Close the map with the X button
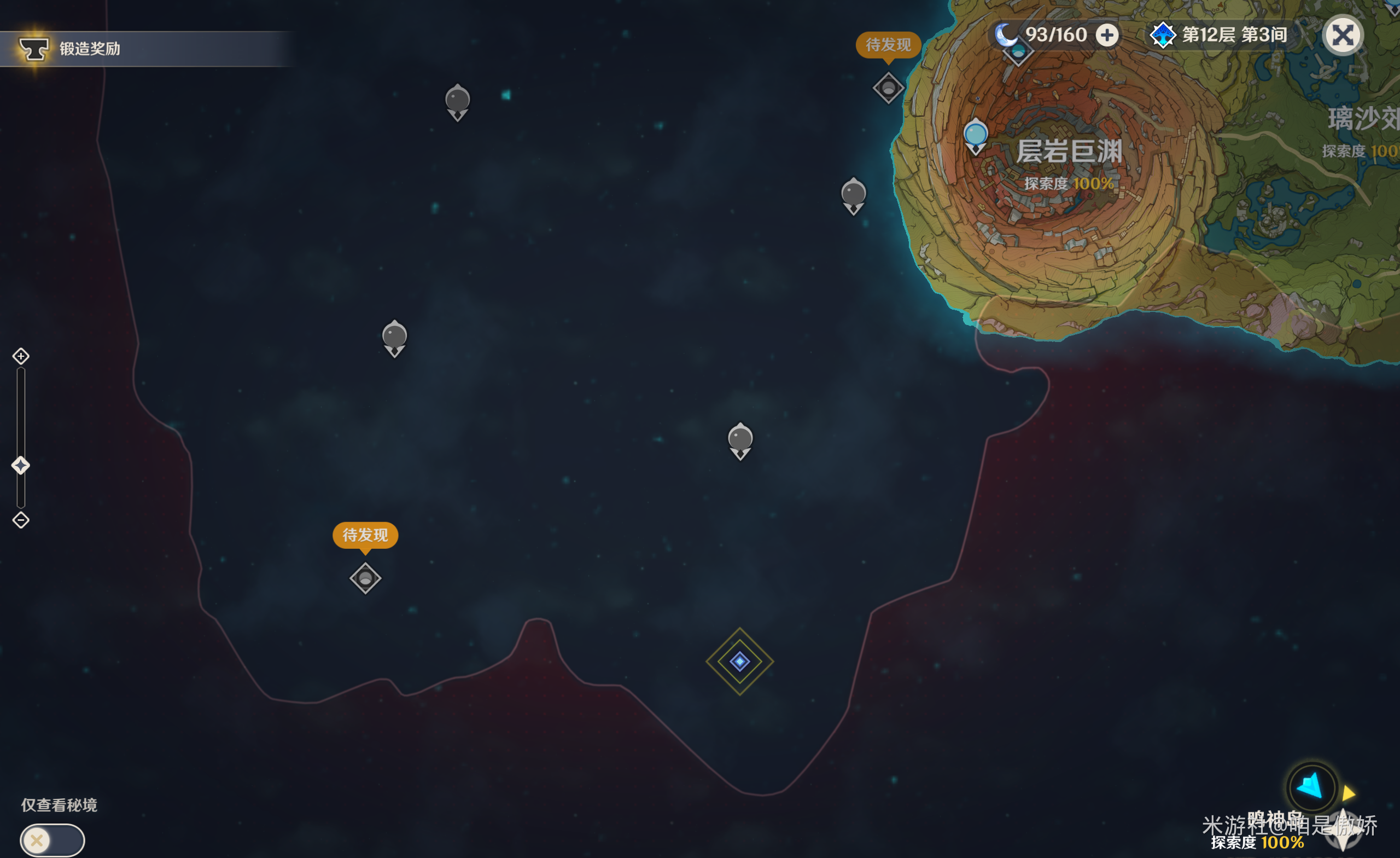The width and height of the screenshot is (1400, 858). 1343,35
